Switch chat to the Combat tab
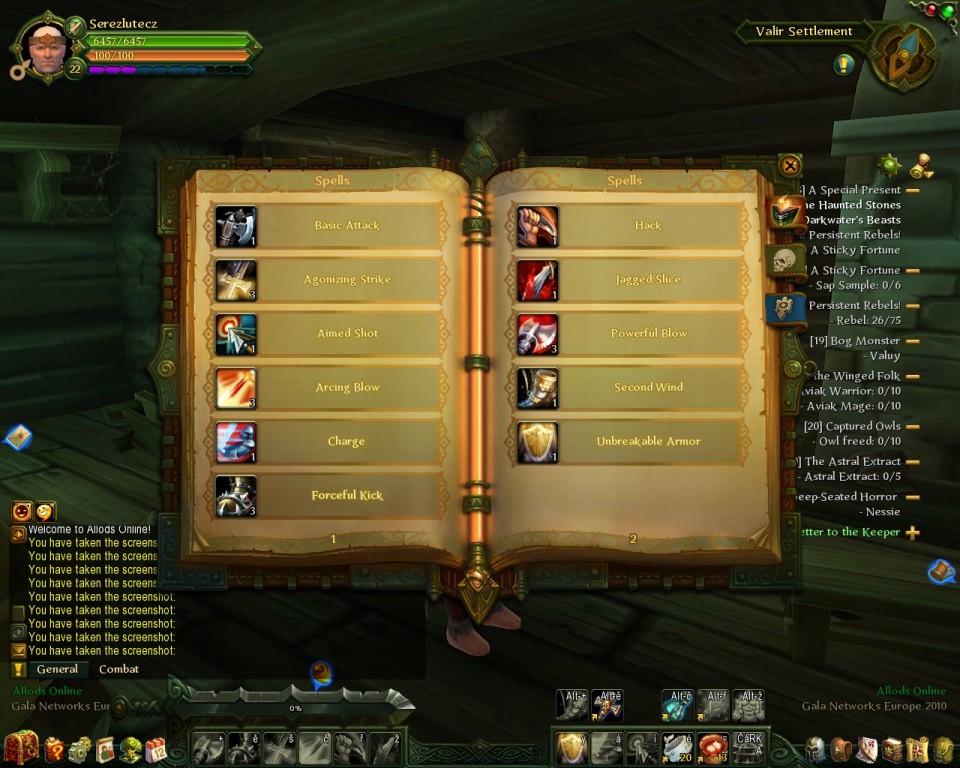The width and height of the screenshot is (960, 768). point(119,669)
